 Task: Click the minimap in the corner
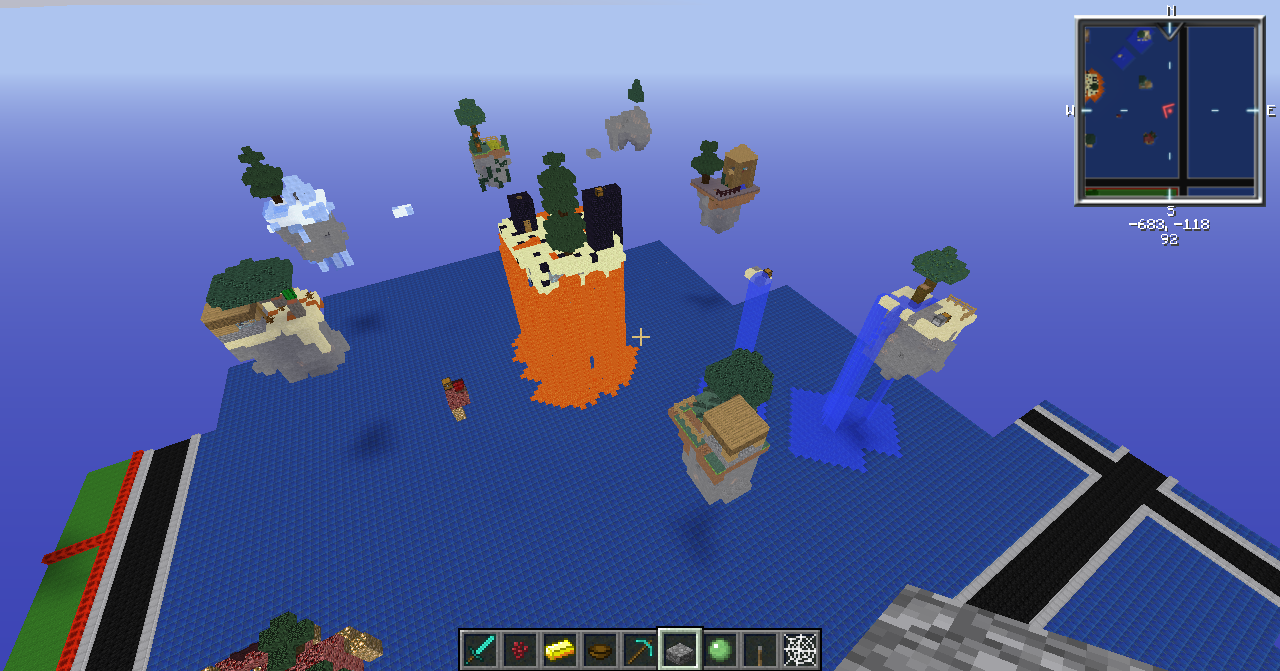point(1169,110)
